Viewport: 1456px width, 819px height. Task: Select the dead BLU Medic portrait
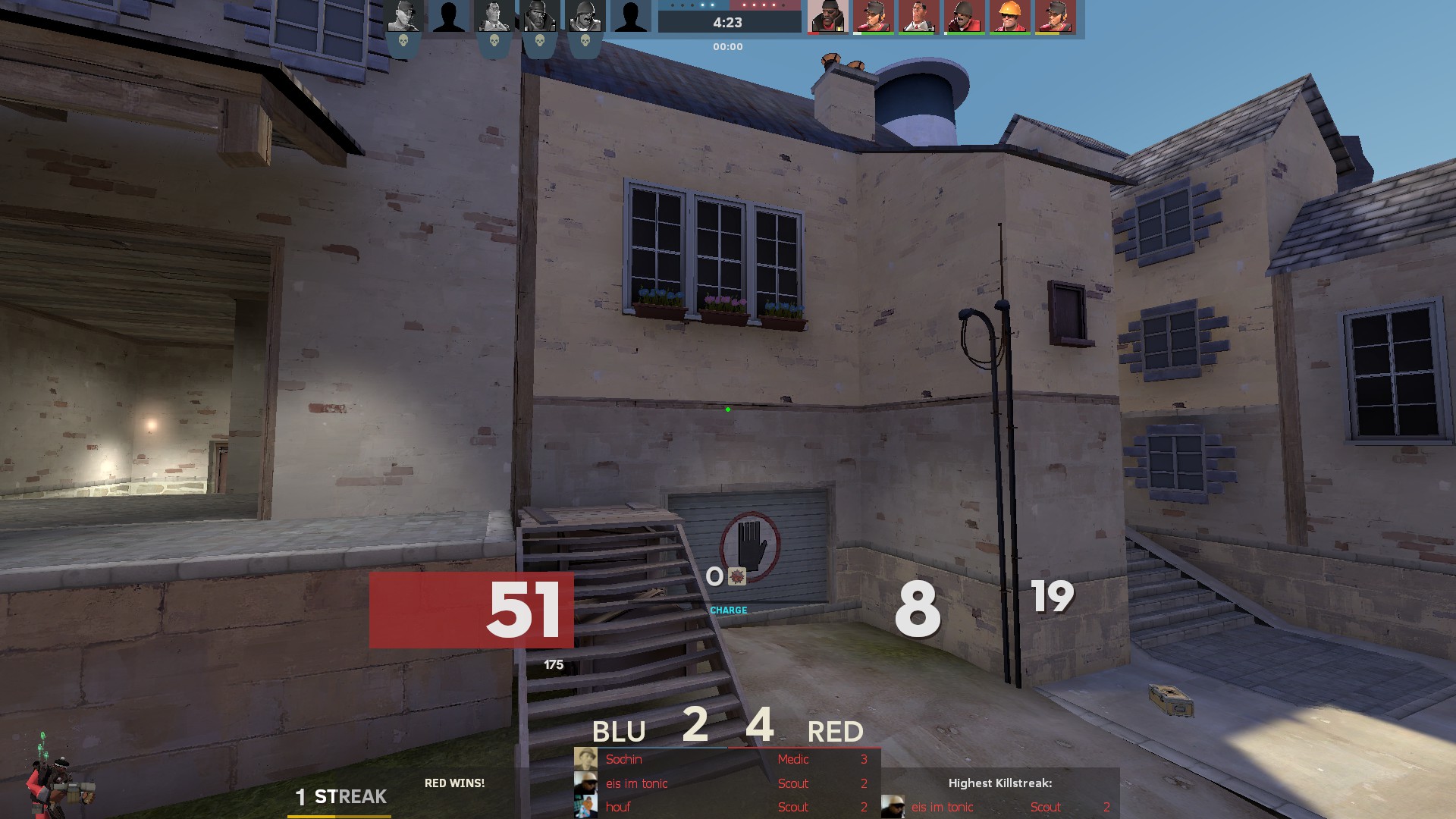click(x=494, y=17)
